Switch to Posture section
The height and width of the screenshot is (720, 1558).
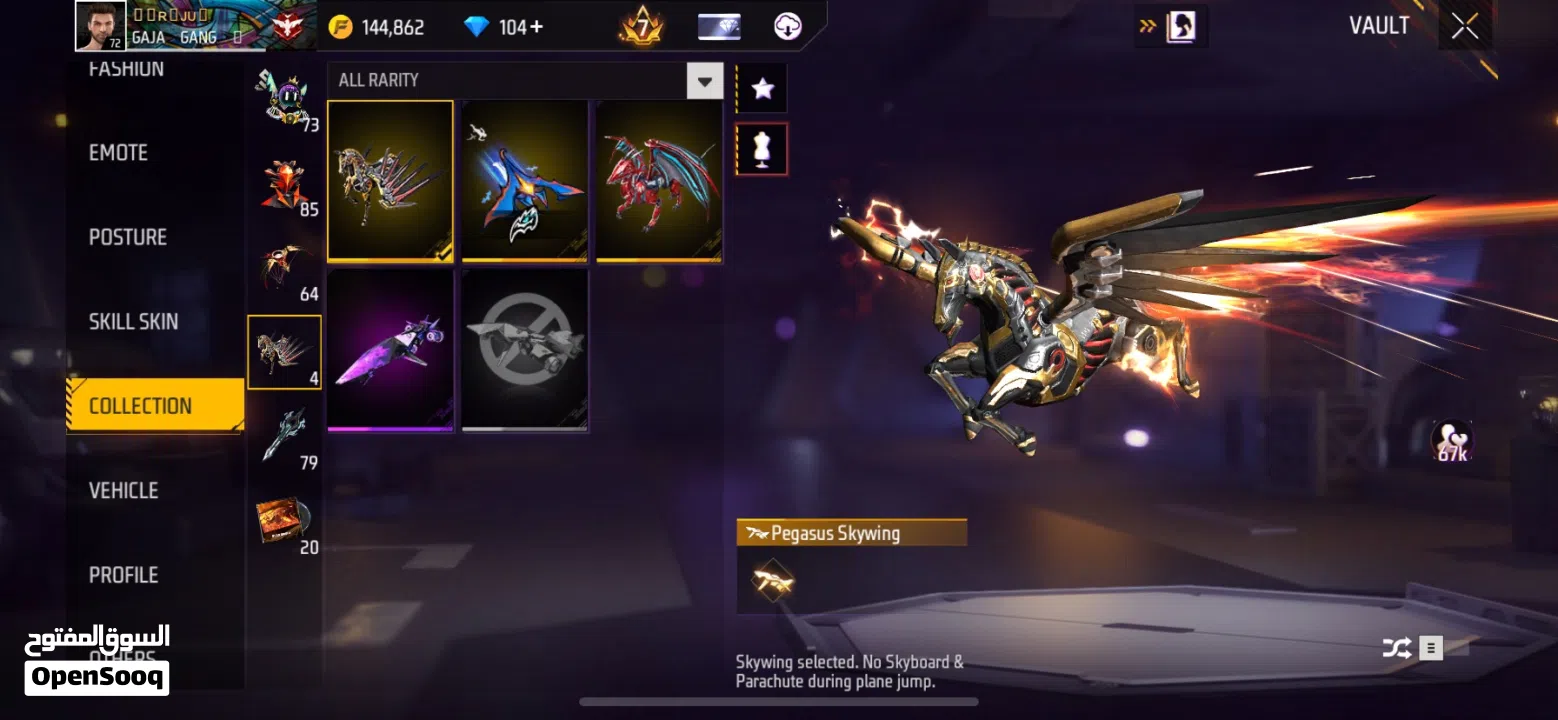click(128, 237)
